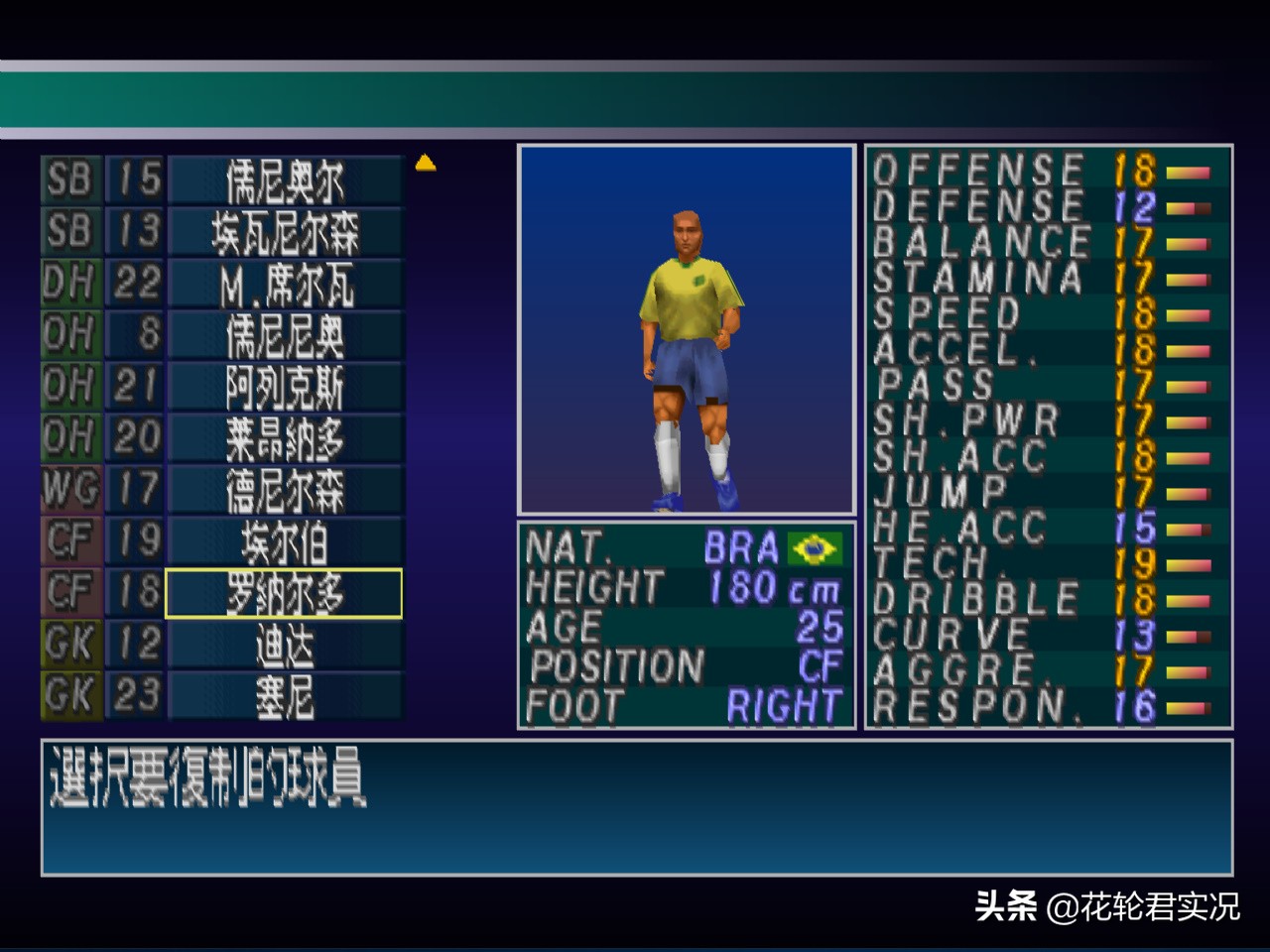Screen dimensions: 1270x952
Task: Select goalkeeper 迪达 in the player list
Action: pos(283,645)
